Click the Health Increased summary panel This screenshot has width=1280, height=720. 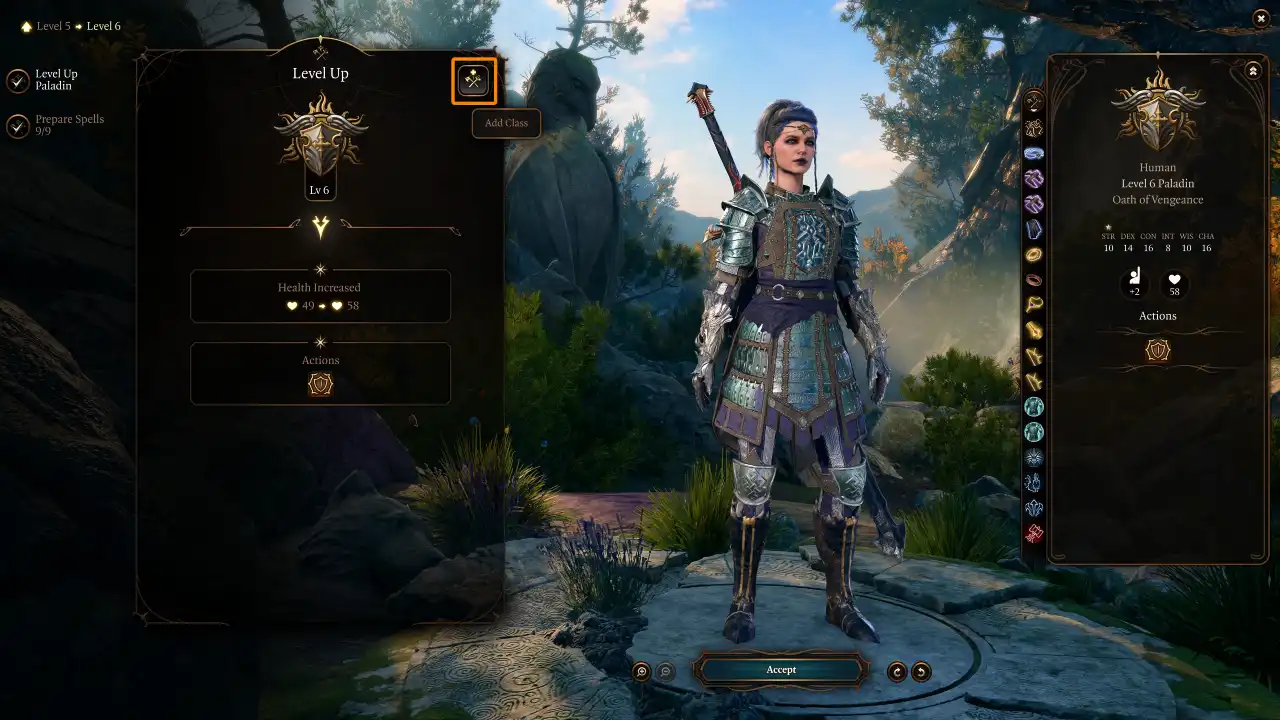click(x=320, y=296)
